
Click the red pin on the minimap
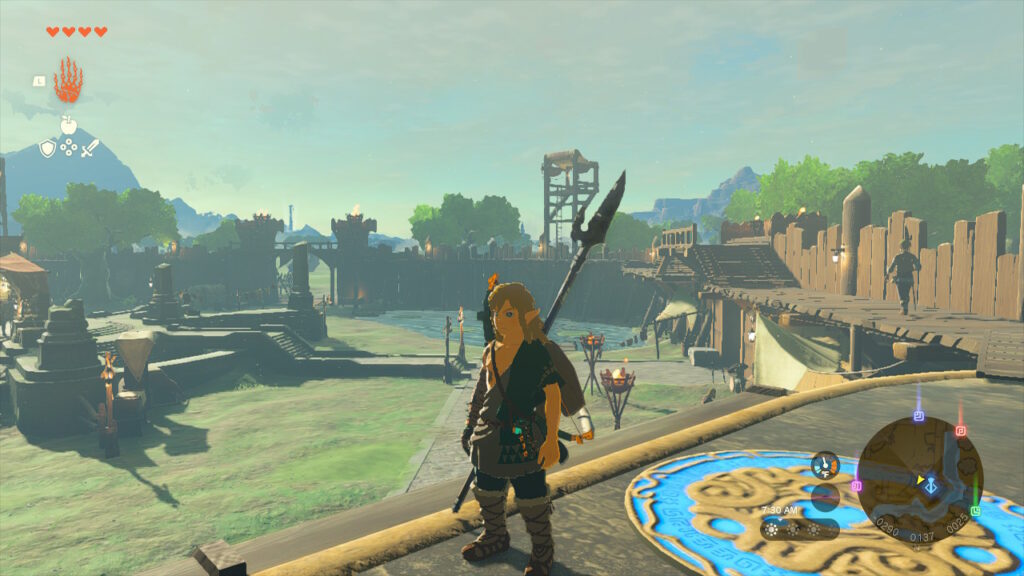(960, 431)
